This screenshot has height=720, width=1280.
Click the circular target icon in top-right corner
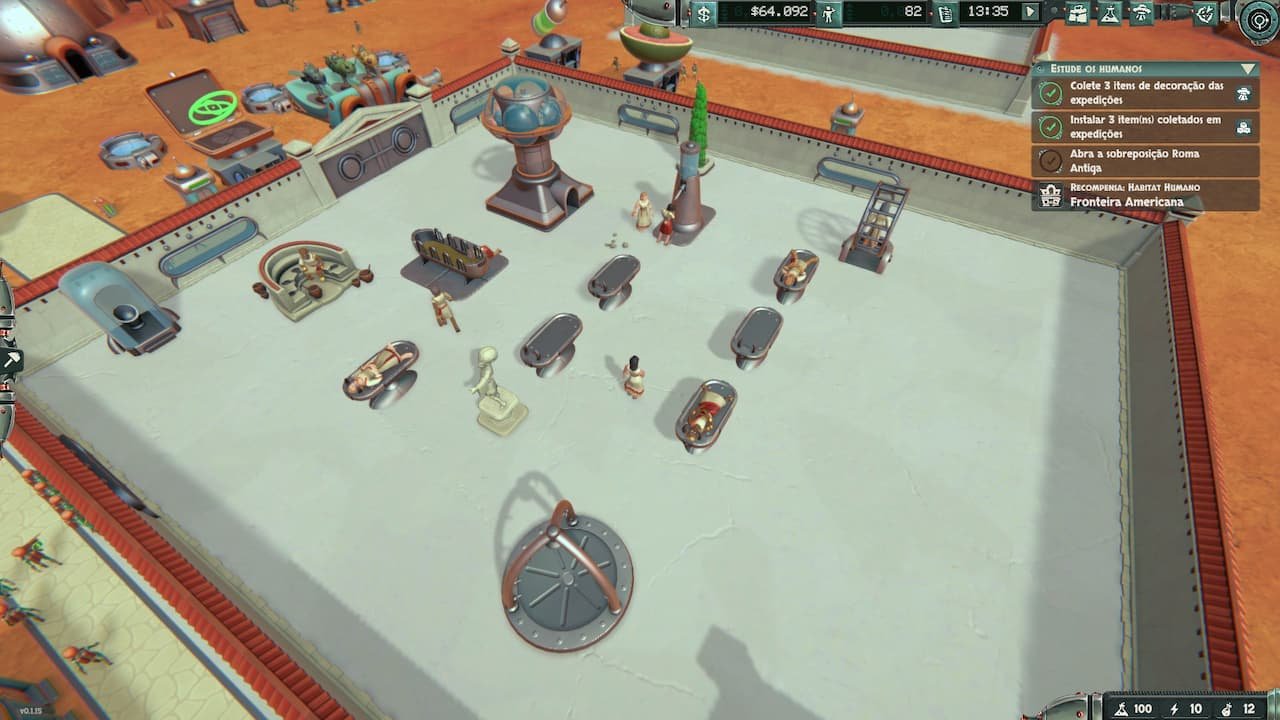(x=1257, y=19)
